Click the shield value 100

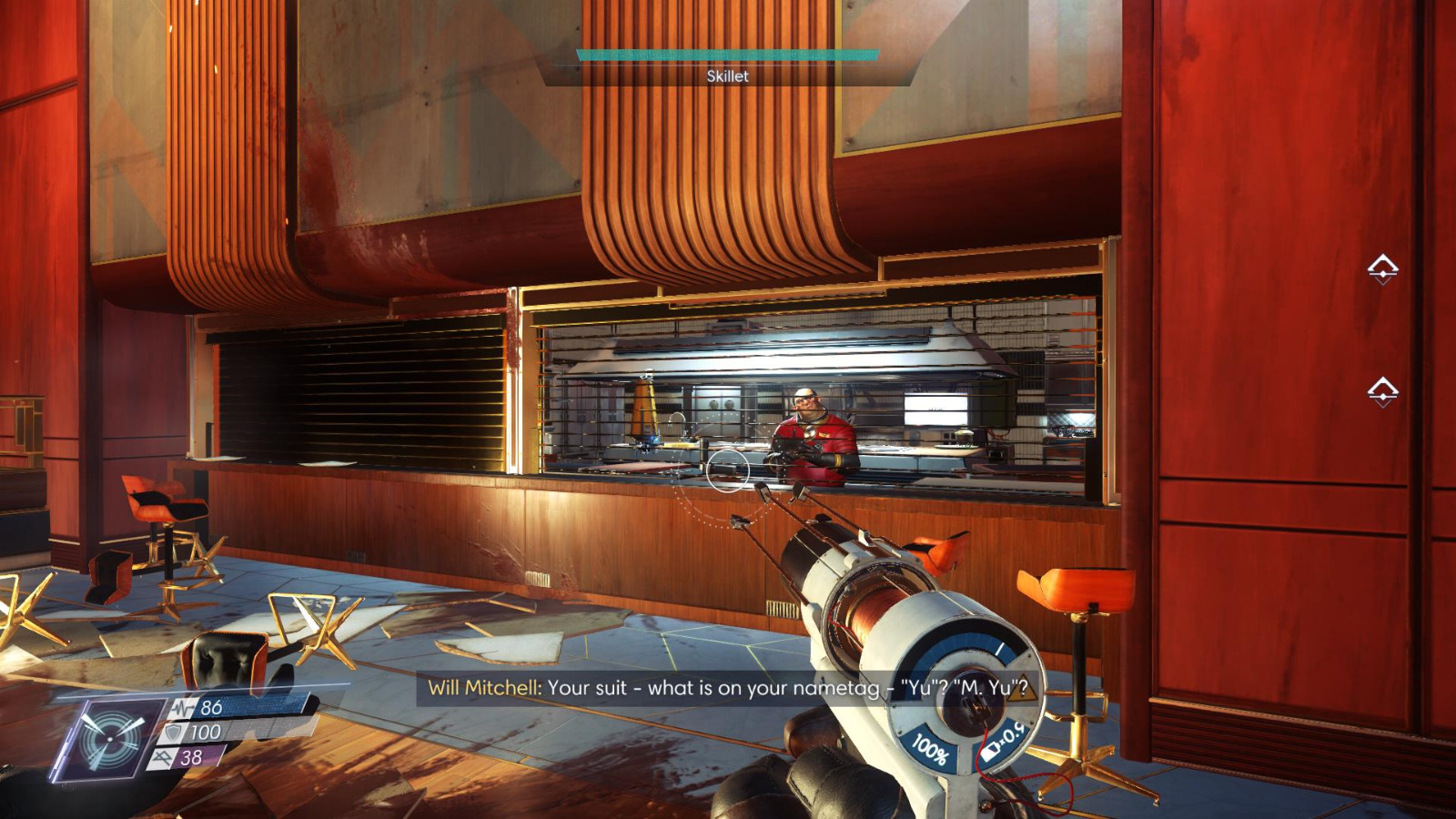(x=207, y=732)
